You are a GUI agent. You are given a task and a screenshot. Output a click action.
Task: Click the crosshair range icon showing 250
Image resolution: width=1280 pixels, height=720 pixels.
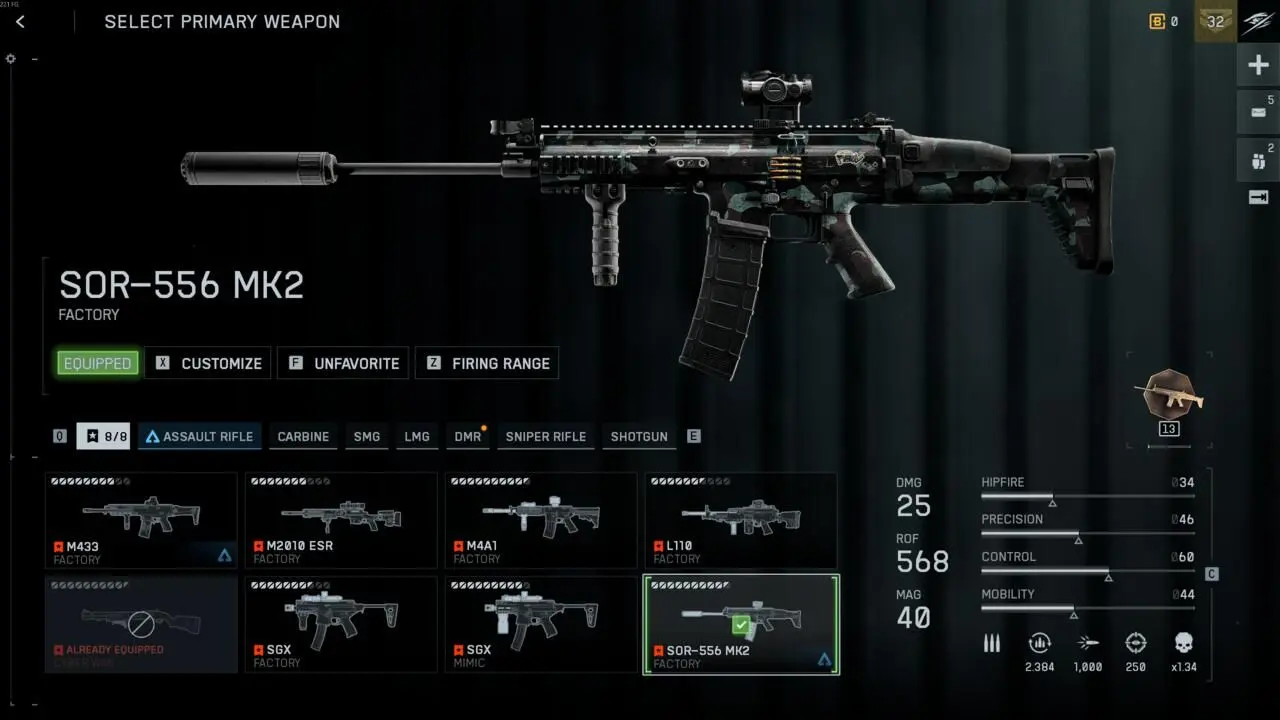pyautogui.click(x=1136, y=643)
